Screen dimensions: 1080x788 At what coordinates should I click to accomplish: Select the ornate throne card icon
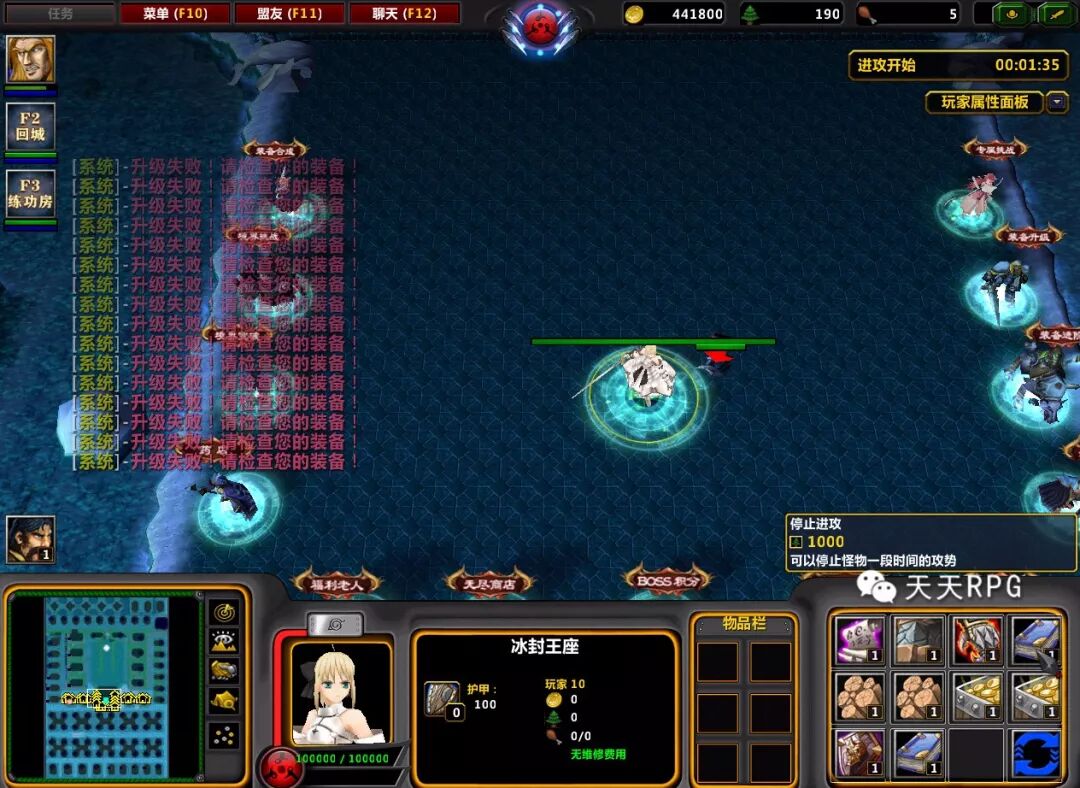point(859,753)
